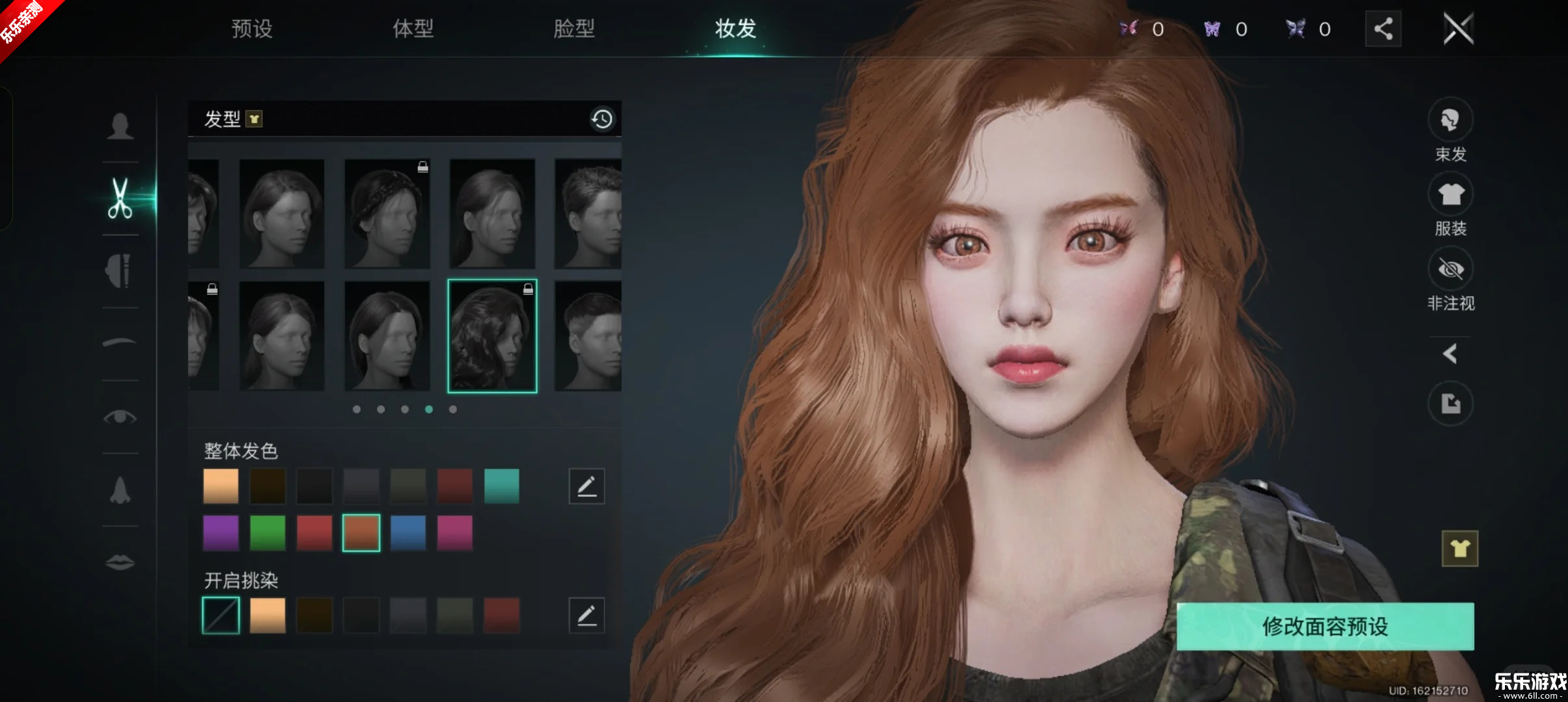Collapse the right side panel chevron
This screenshot has height=702, width=1568.
pos(1452,353)
